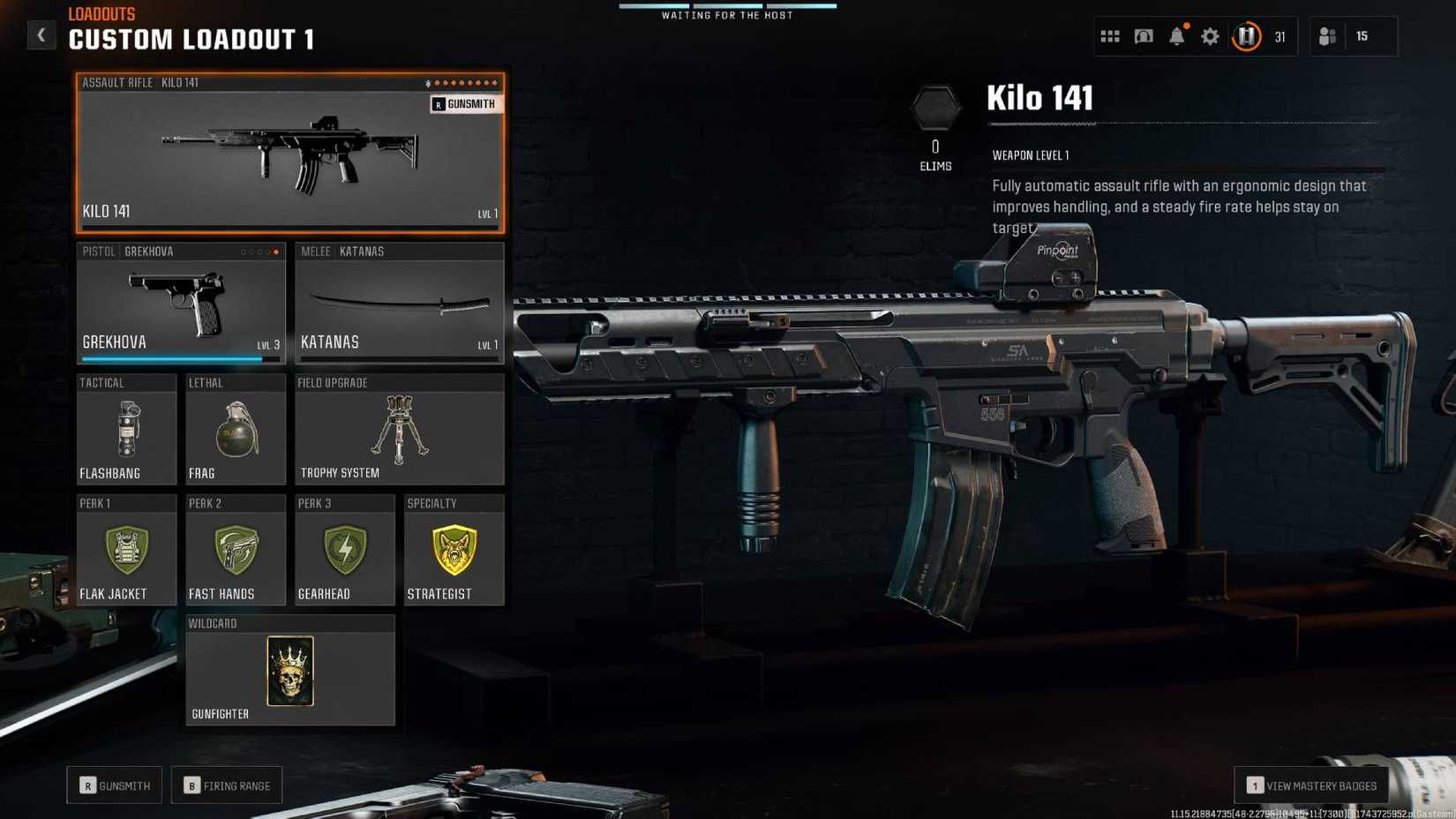
Task: Select the Gunfighter wildcard card
Action: pos(289,671)
